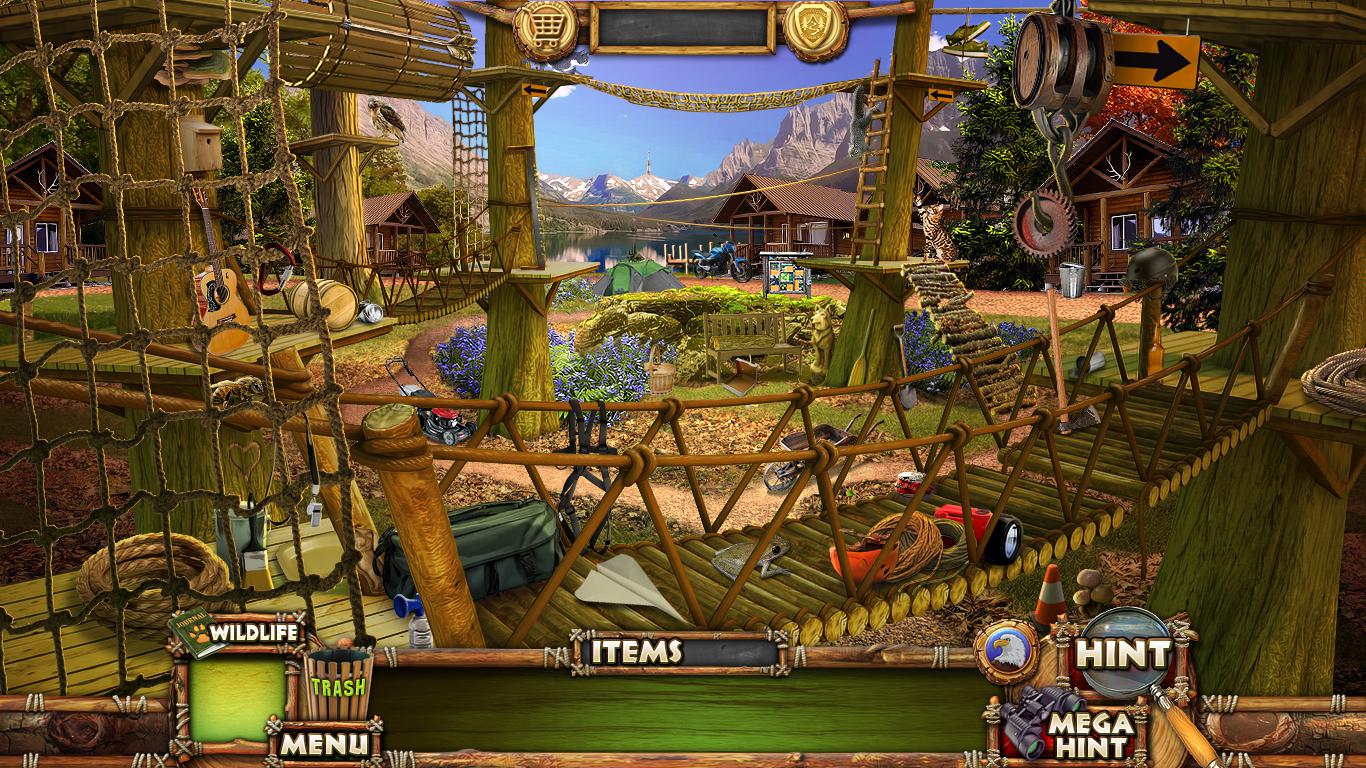Viewport: 1366px width, 768px height.
Task: Use the Hint magnifying glass
Action: pos(1122,655)
